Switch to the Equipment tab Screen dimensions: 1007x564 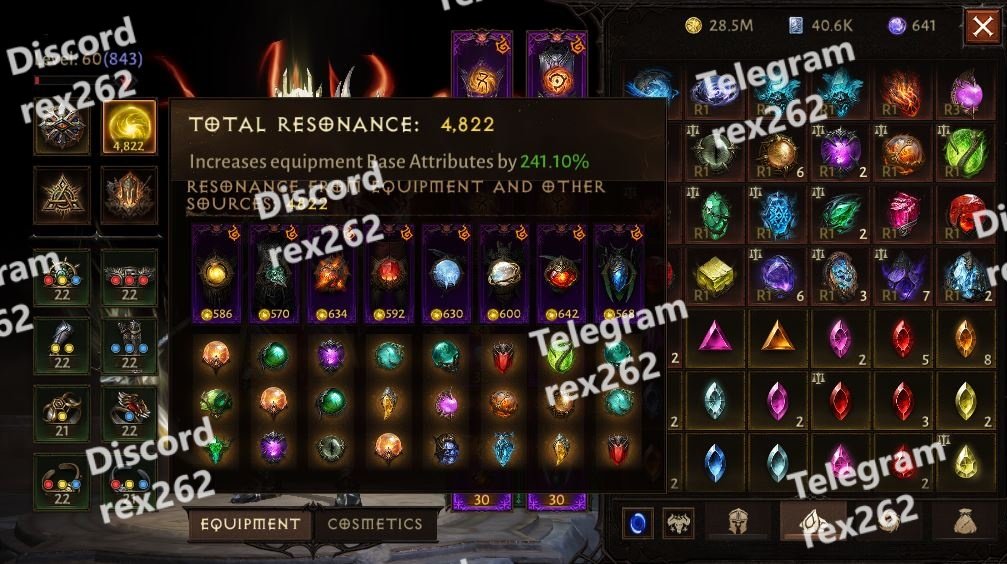pyautogui.click(x=250, y=524)
